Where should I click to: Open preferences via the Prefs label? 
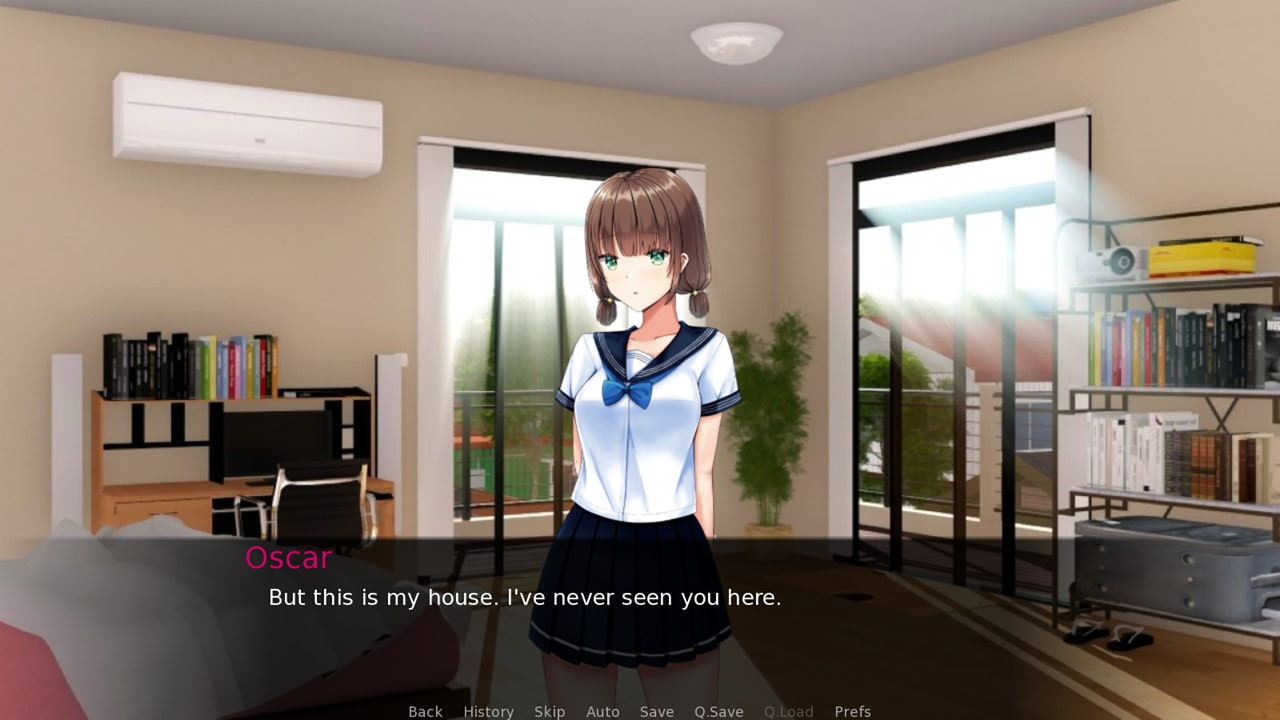pos(852,711)
